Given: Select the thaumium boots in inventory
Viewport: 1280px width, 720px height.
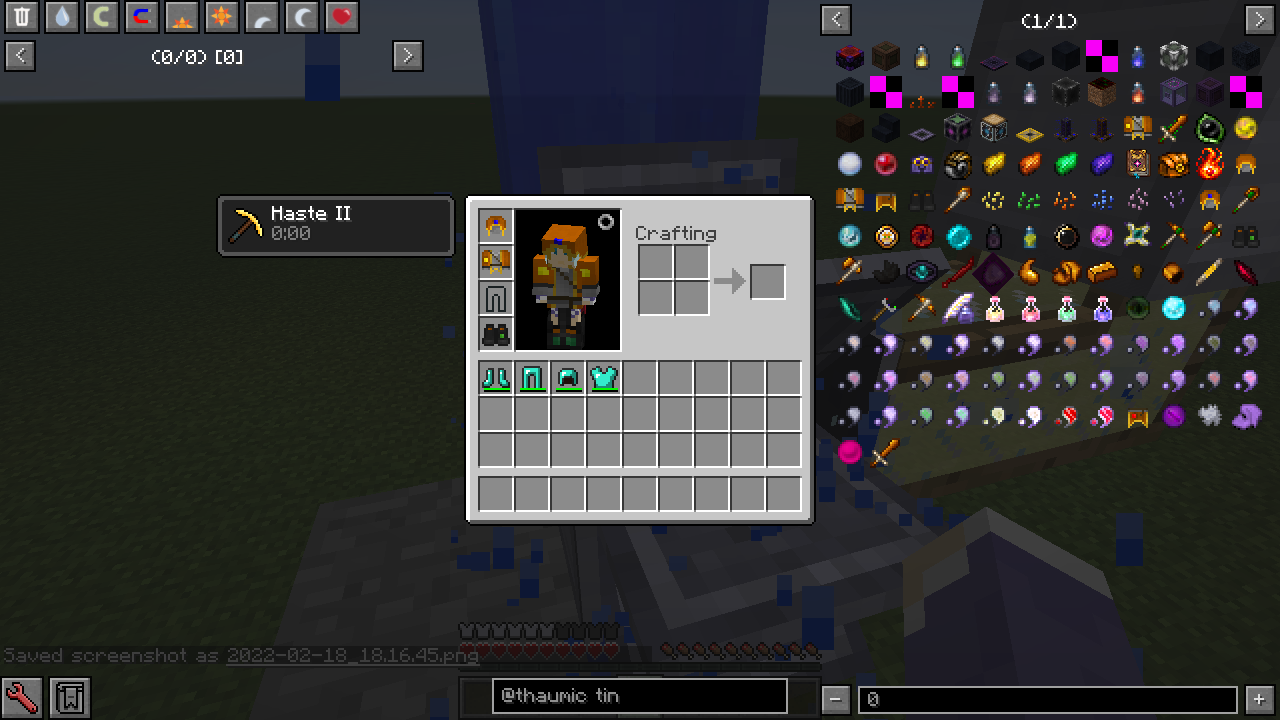Looking at the screenshot, I should [496, 377].
